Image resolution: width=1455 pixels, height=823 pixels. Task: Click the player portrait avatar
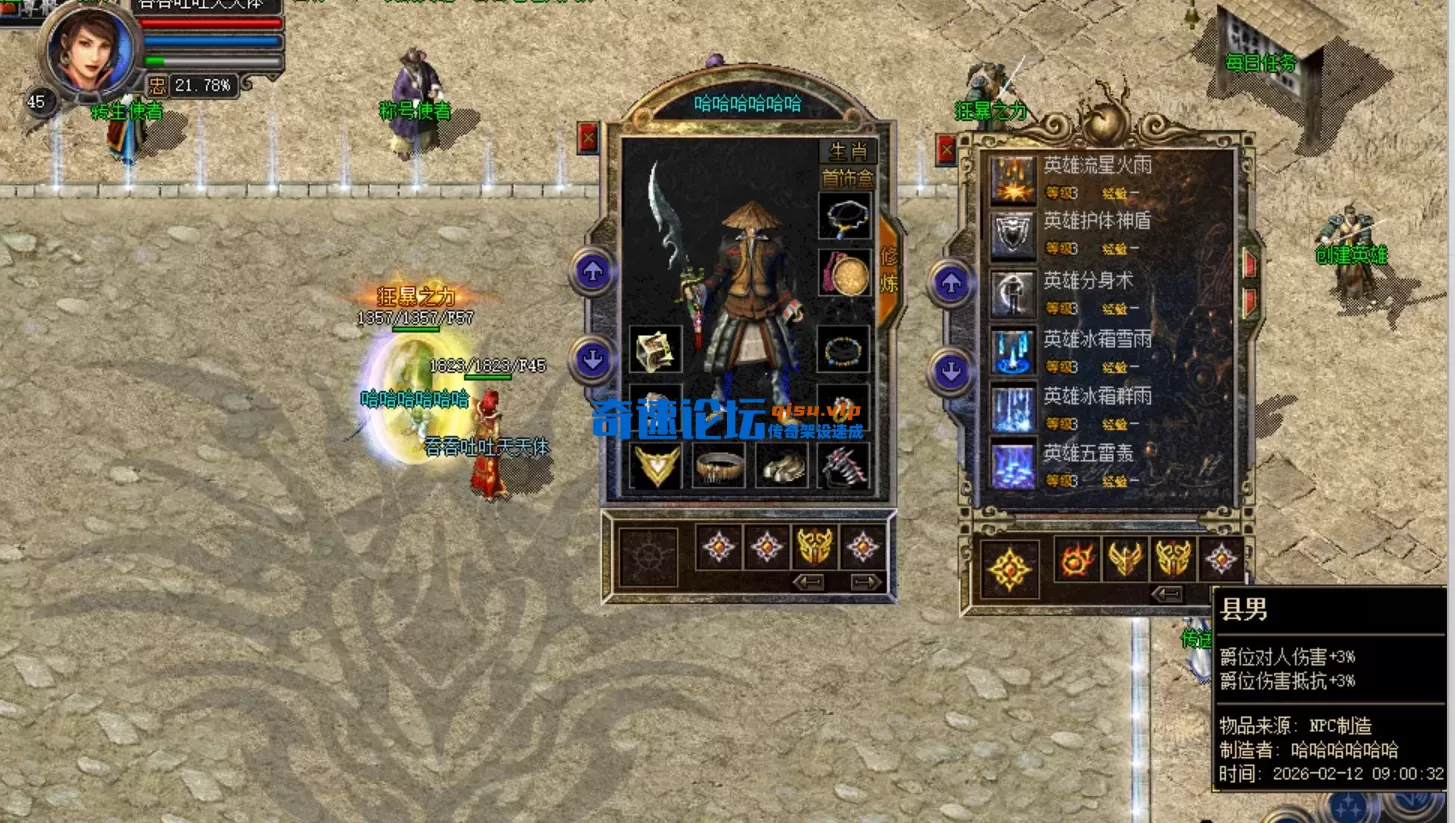point(90,50)
